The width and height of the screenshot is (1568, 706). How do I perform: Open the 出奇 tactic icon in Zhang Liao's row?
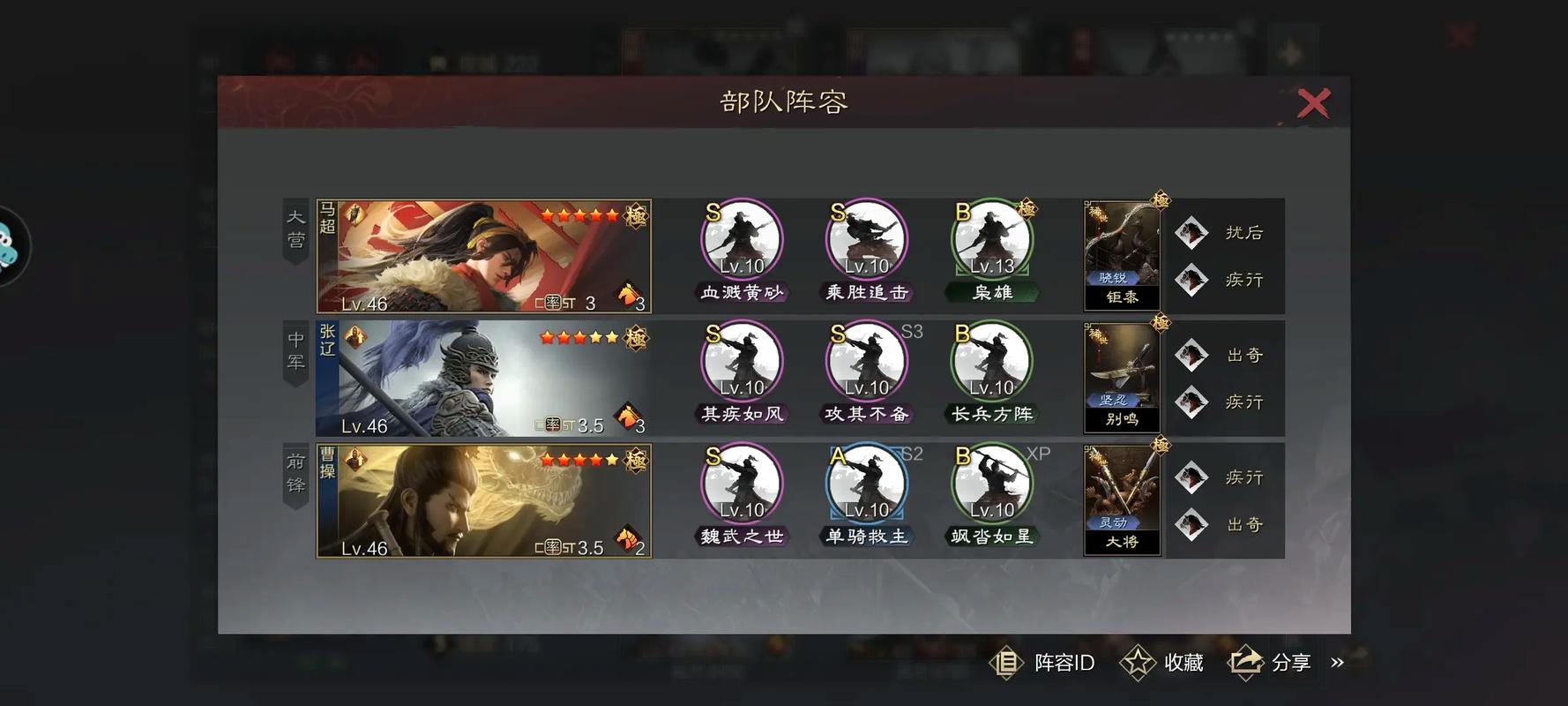(x=1192, y=354)
